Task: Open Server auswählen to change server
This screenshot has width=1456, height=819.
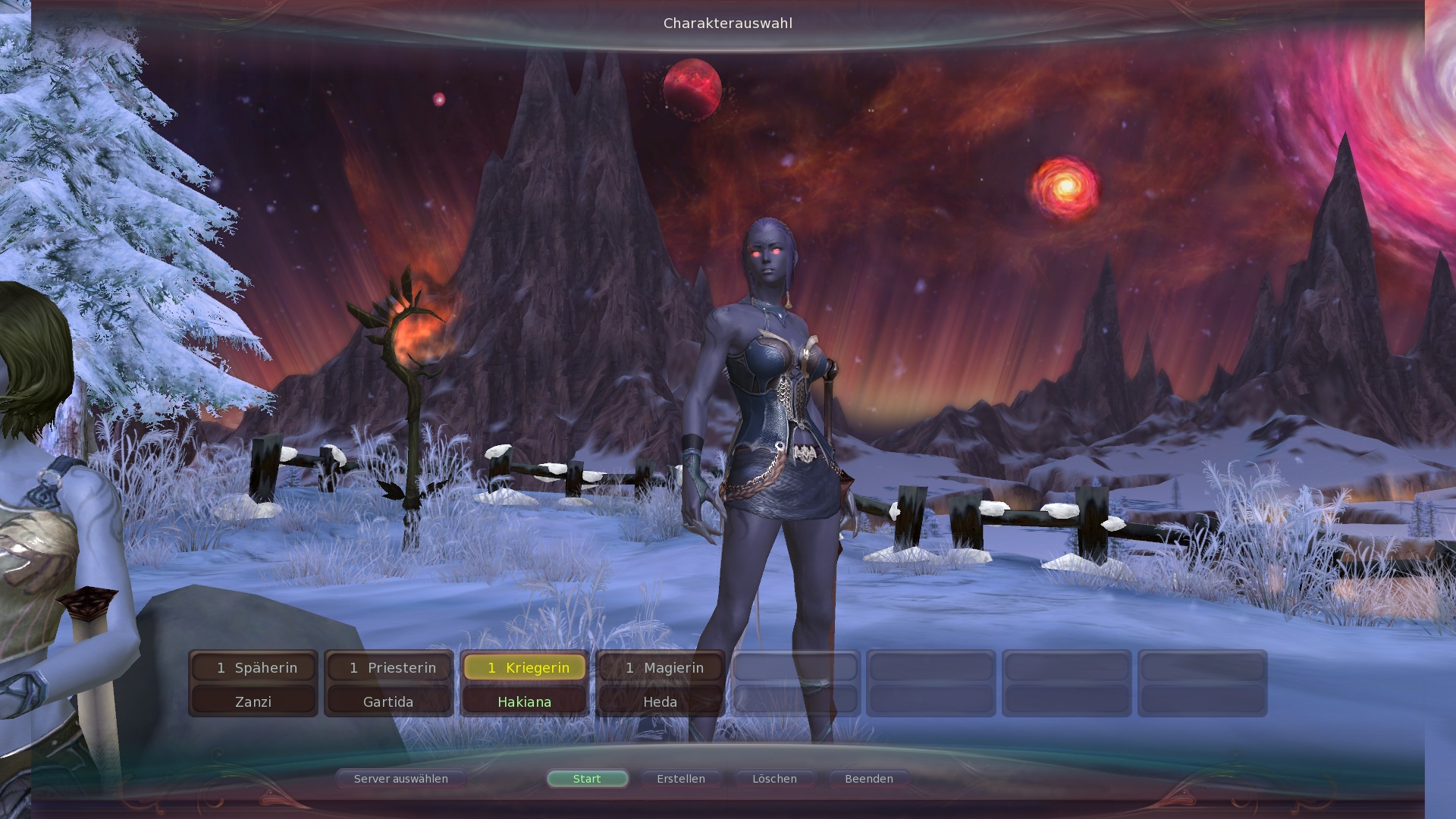Action: click(x=400, y=779)
